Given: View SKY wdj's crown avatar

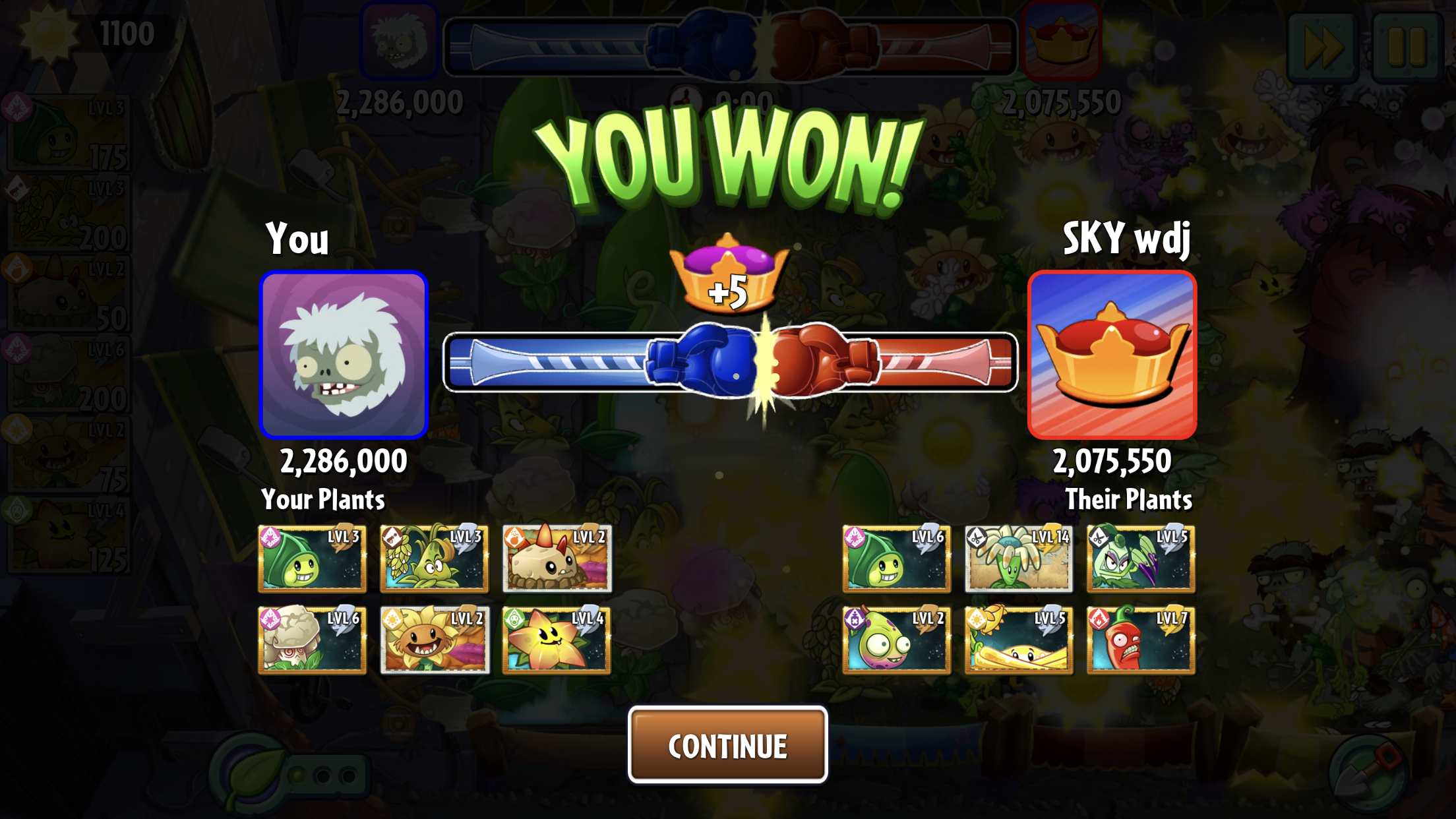Looking at the screenshot, I should (1112, 355).
